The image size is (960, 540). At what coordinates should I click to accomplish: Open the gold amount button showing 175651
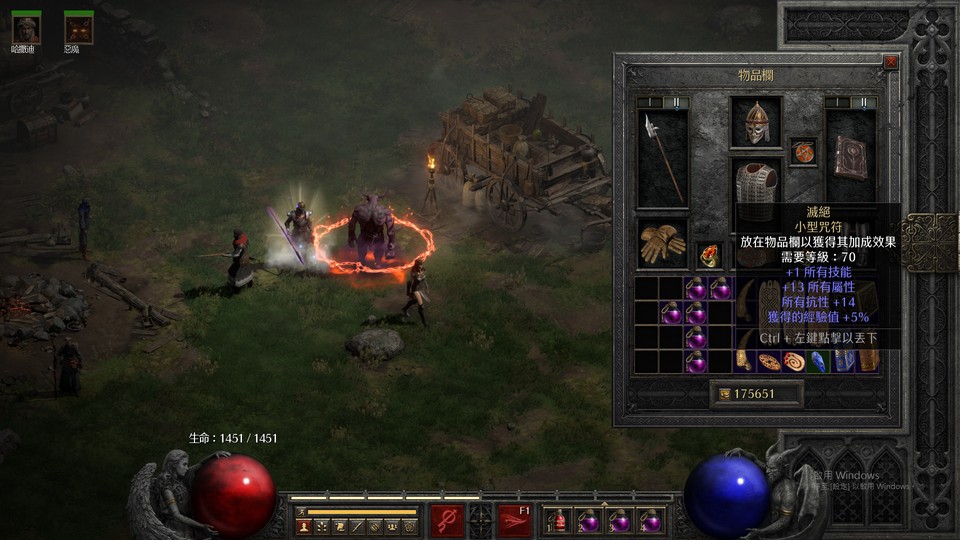click(757, 394)
